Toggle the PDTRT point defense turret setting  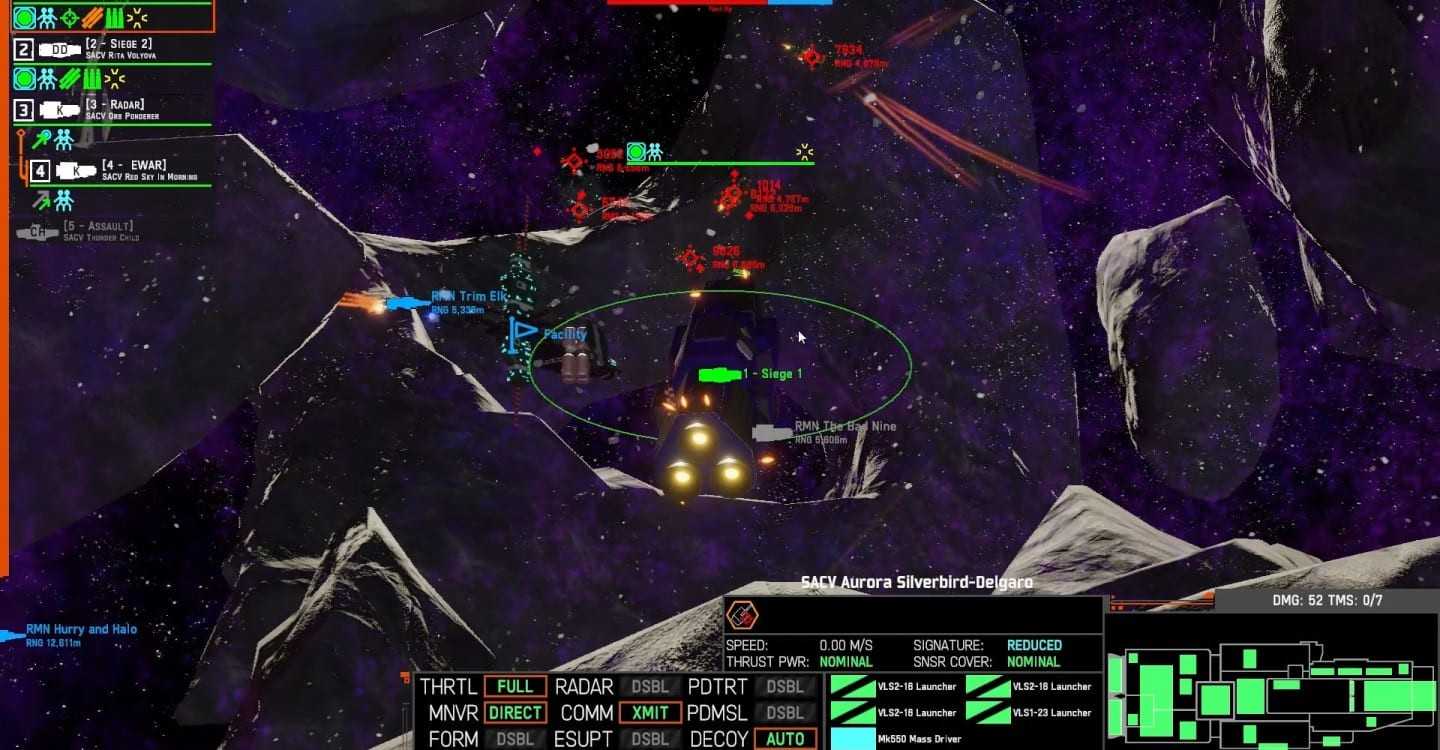point(785,687)
